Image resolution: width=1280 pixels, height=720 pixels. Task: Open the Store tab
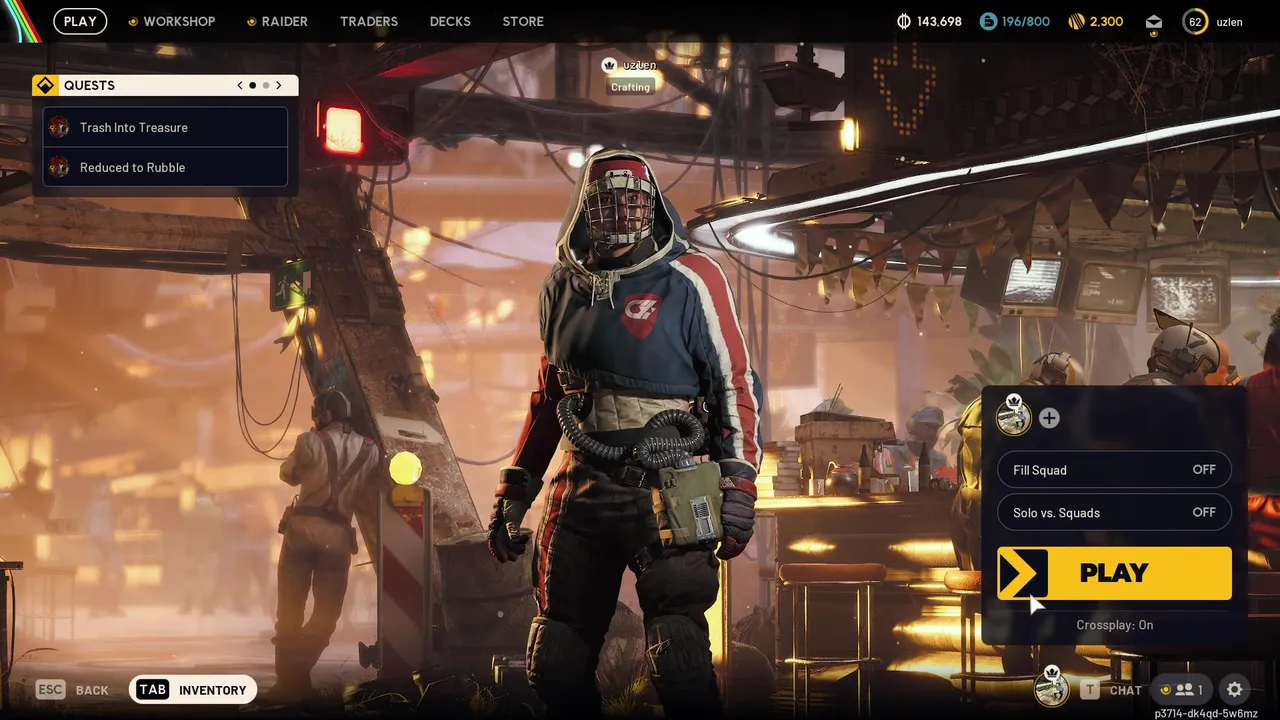(523, 21)
